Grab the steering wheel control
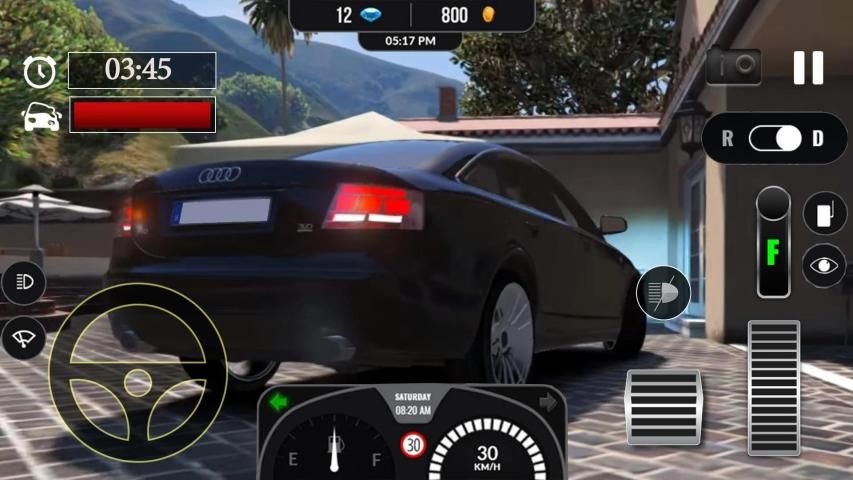Image resolution: width=853 pixels, height=480 pixels. [x=137, y=372]
